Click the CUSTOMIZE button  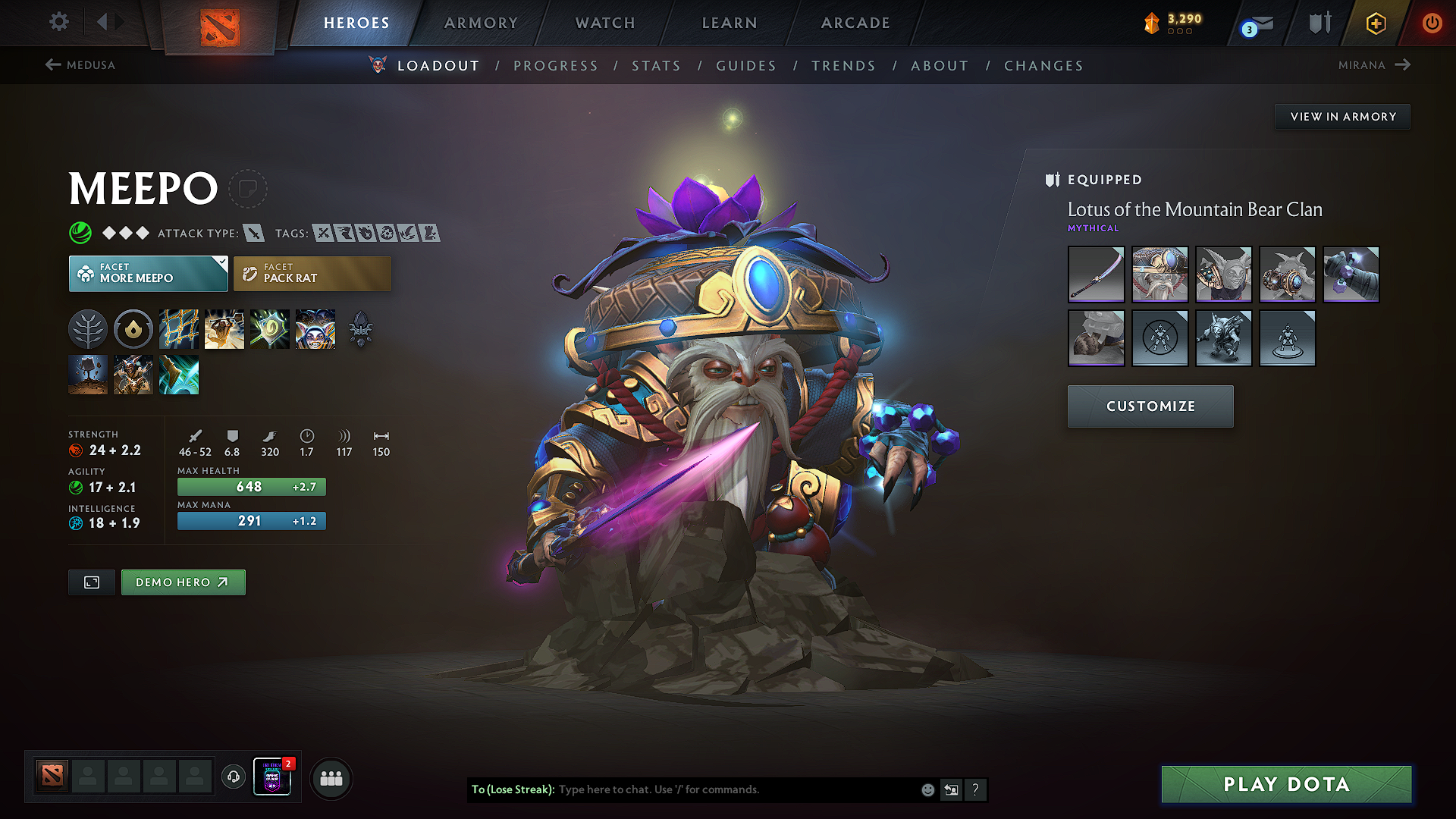click(x=1150, y=406)
